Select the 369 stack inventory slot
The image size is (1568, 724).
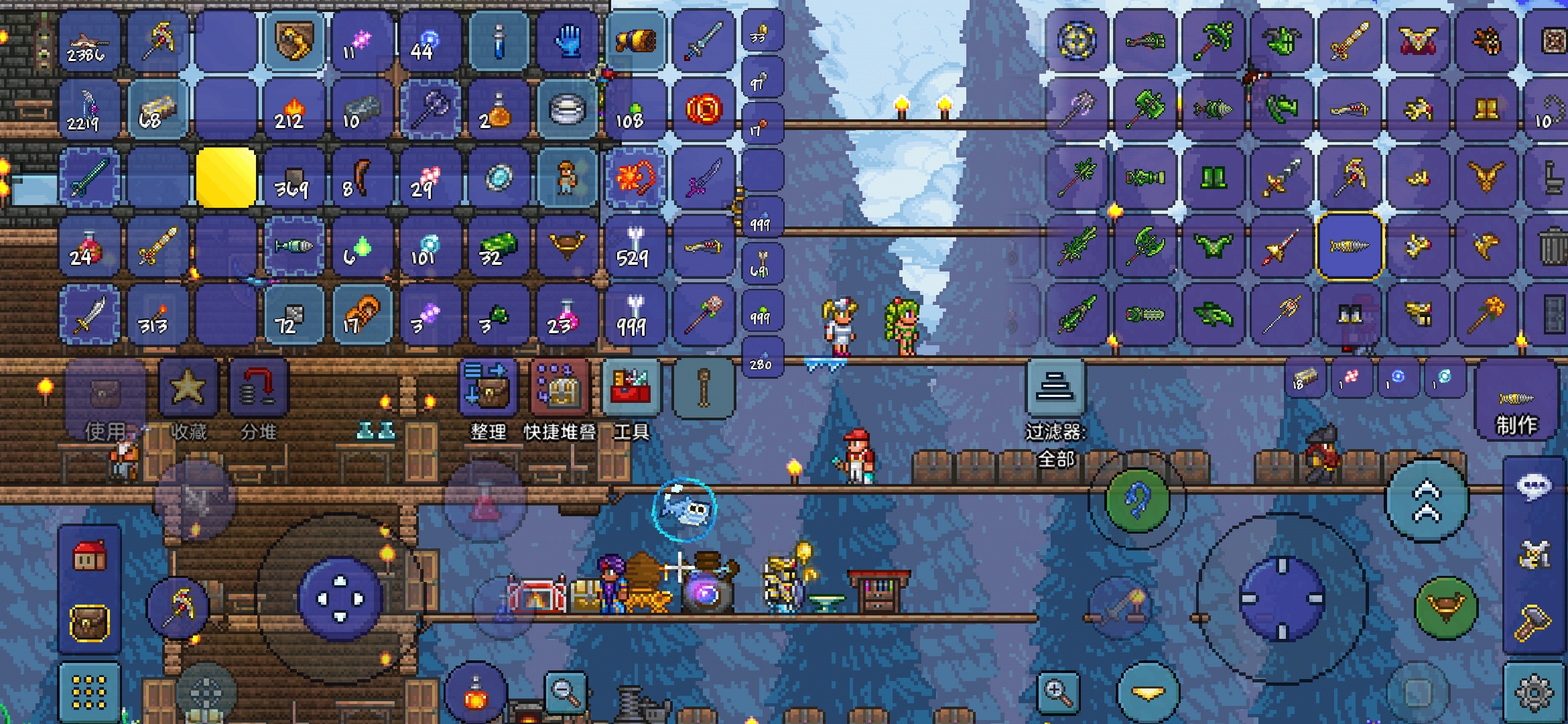293,179
